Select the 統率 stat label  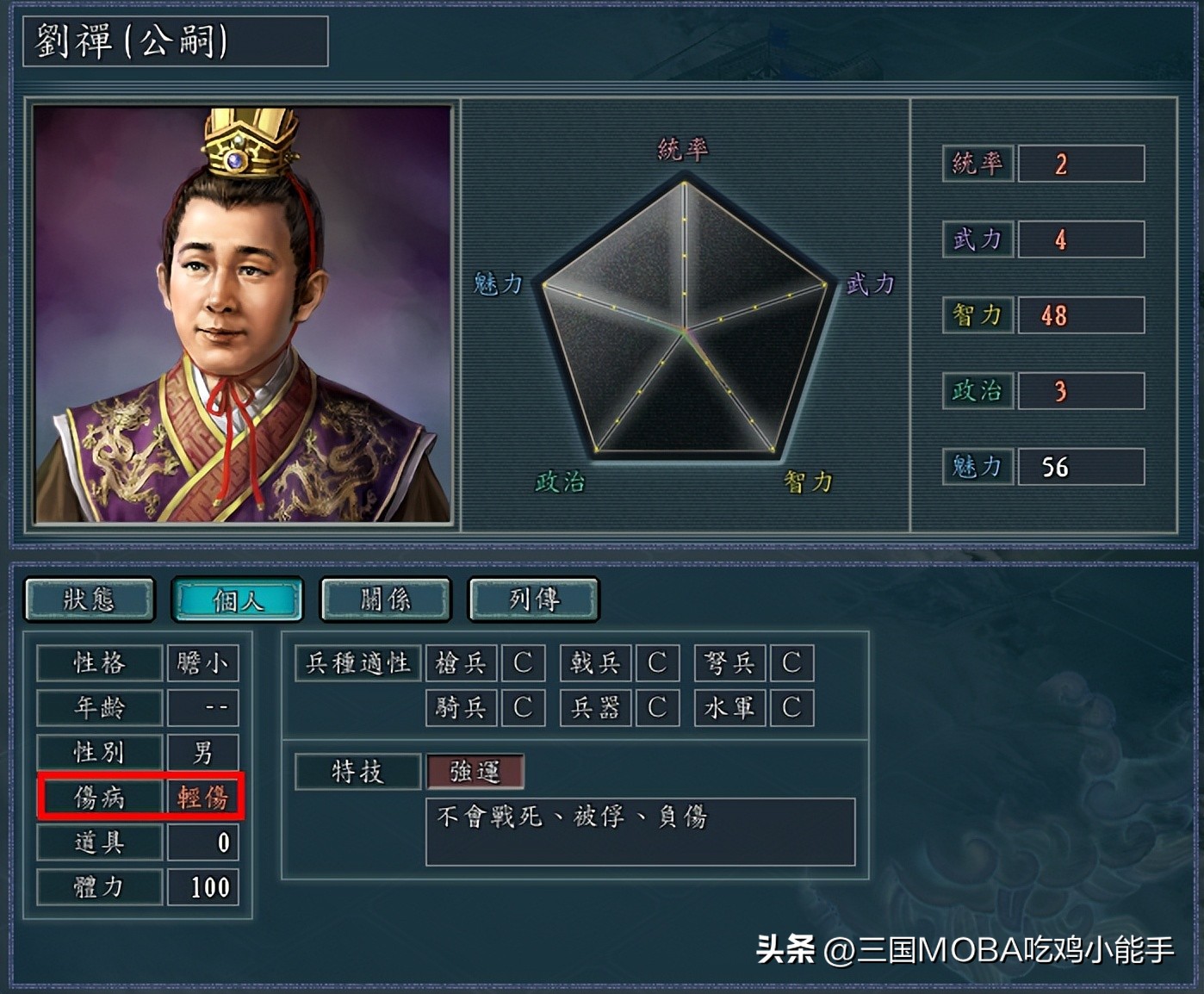pos(977,164)
